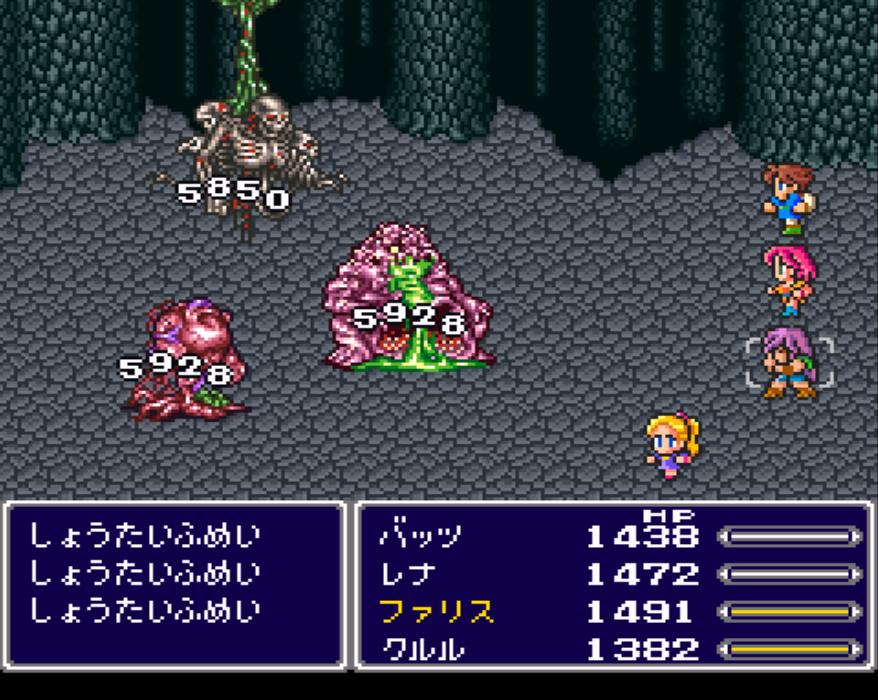Screen dimensions: 878x700
Task: Select the highlighted ファリス party row
Action: tap(437, 612)
